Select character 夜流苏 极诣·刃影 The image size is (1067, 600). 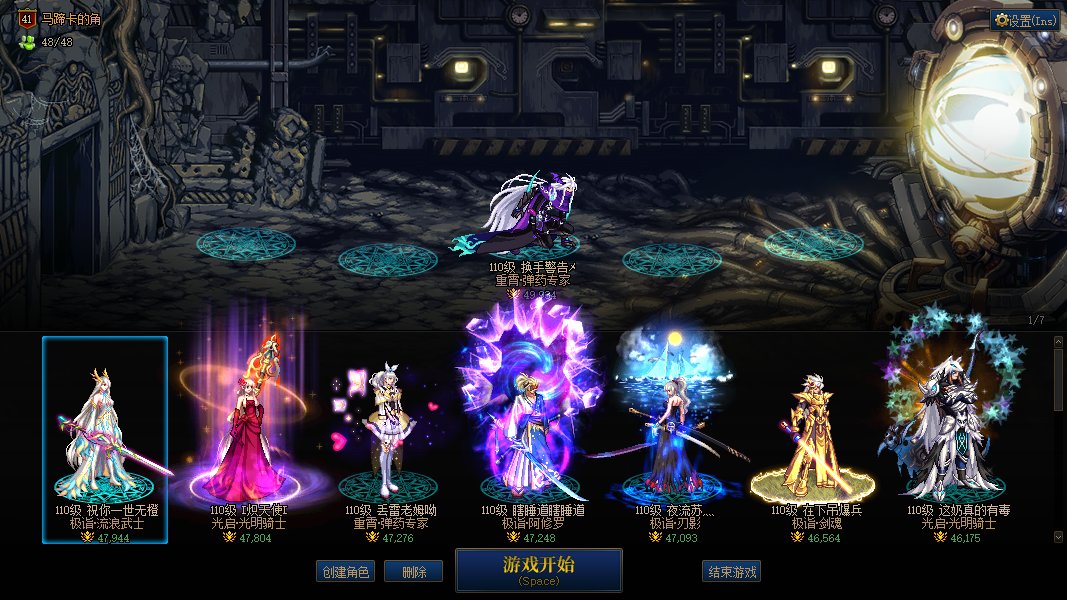coord(674,440)
